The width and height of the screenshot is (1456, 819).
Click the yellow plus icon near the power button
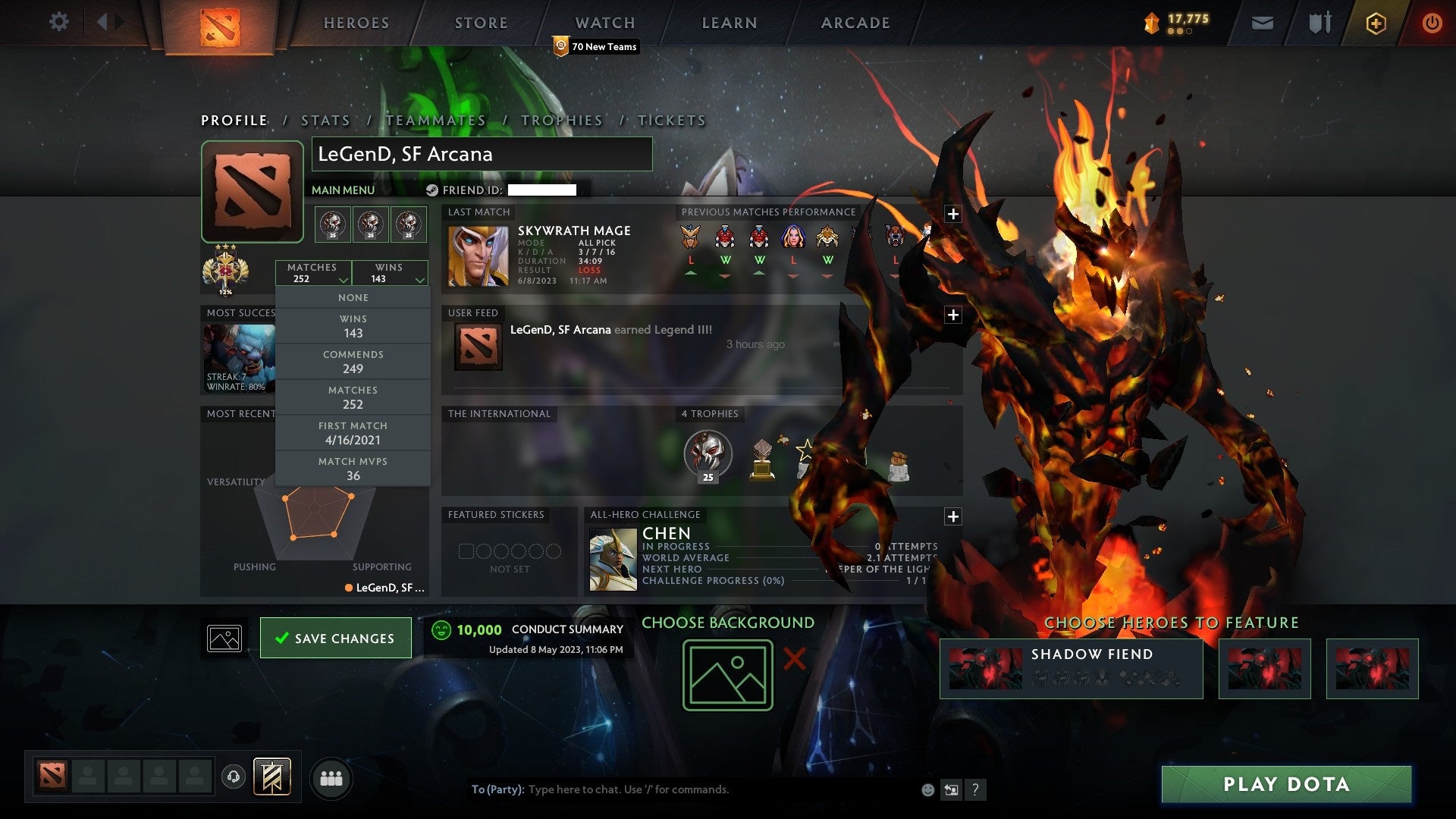pyautogui.click(x=1377, y=23)
